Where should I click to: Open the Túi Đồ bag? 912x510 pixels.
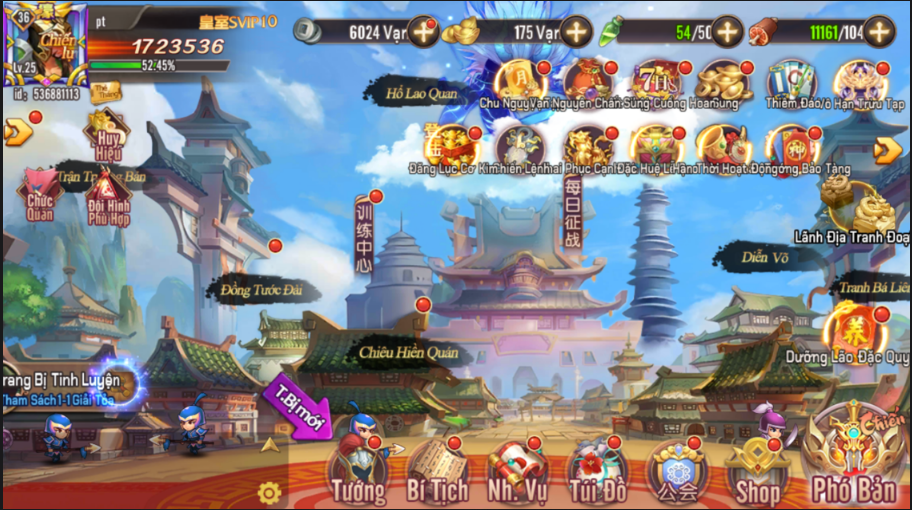click(597, 472)
